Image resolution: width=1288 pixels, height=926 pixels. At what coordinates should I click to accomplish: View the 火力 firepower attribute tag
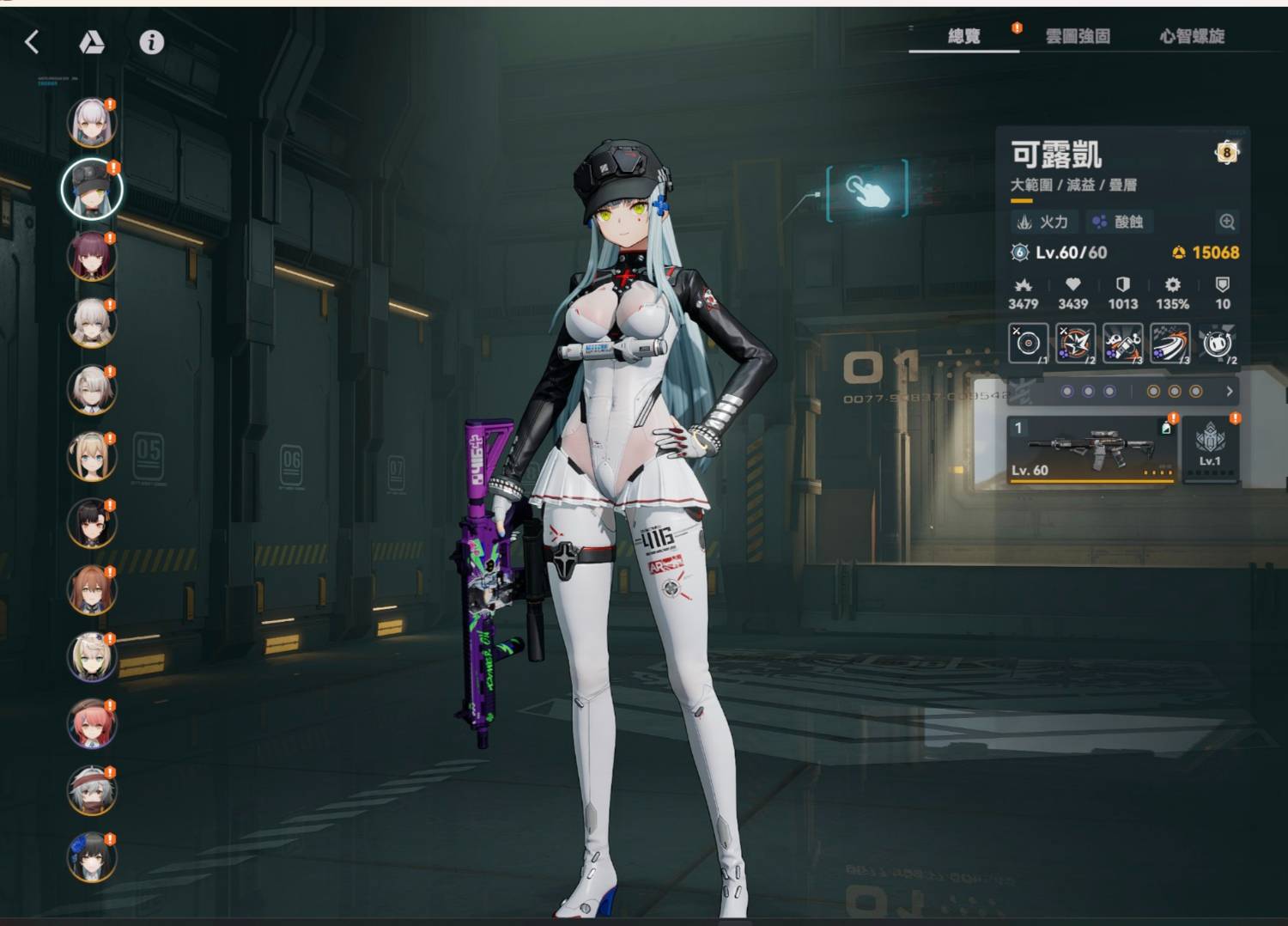click(1044, 222)
